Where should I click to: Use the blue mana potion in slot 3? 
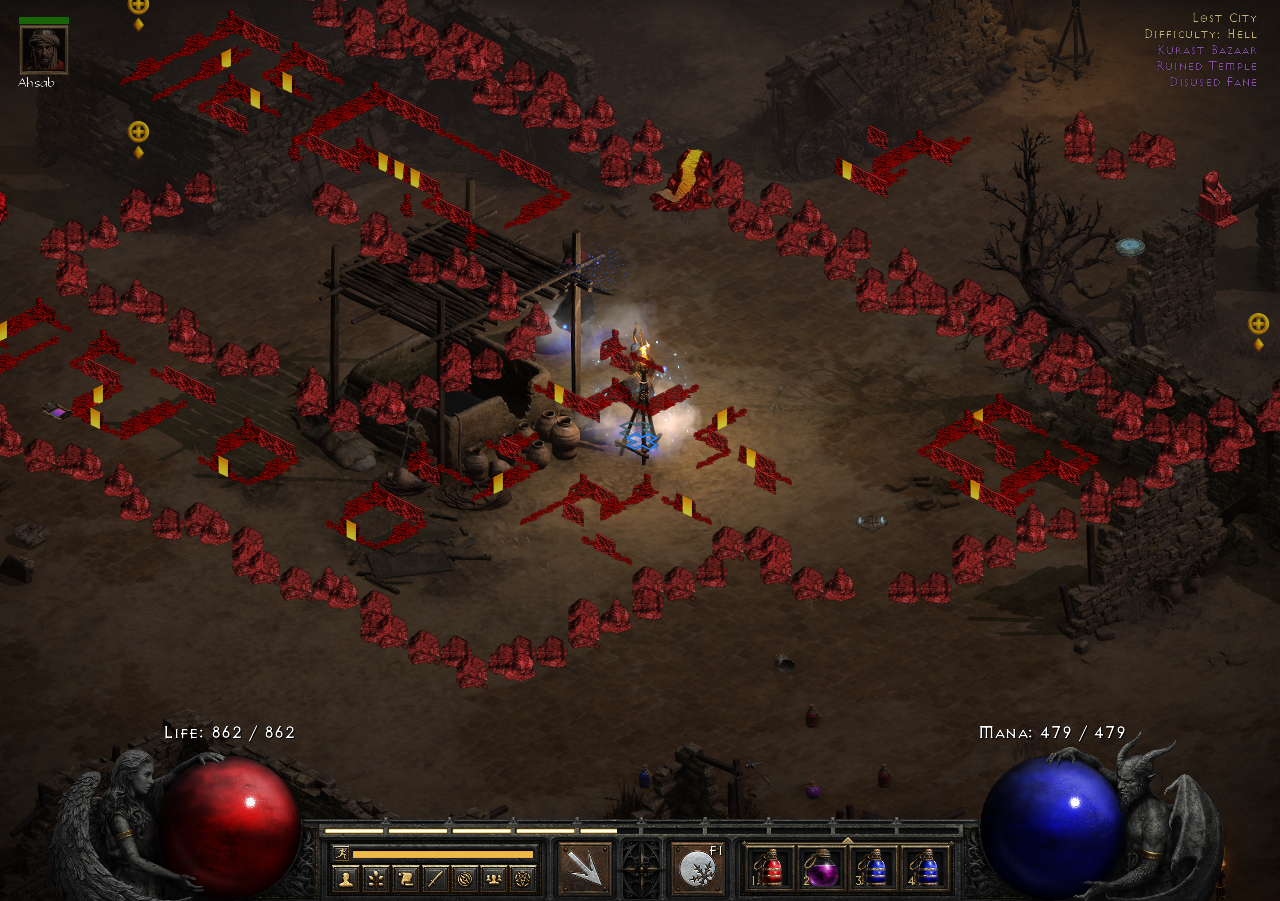click(875, 868)
